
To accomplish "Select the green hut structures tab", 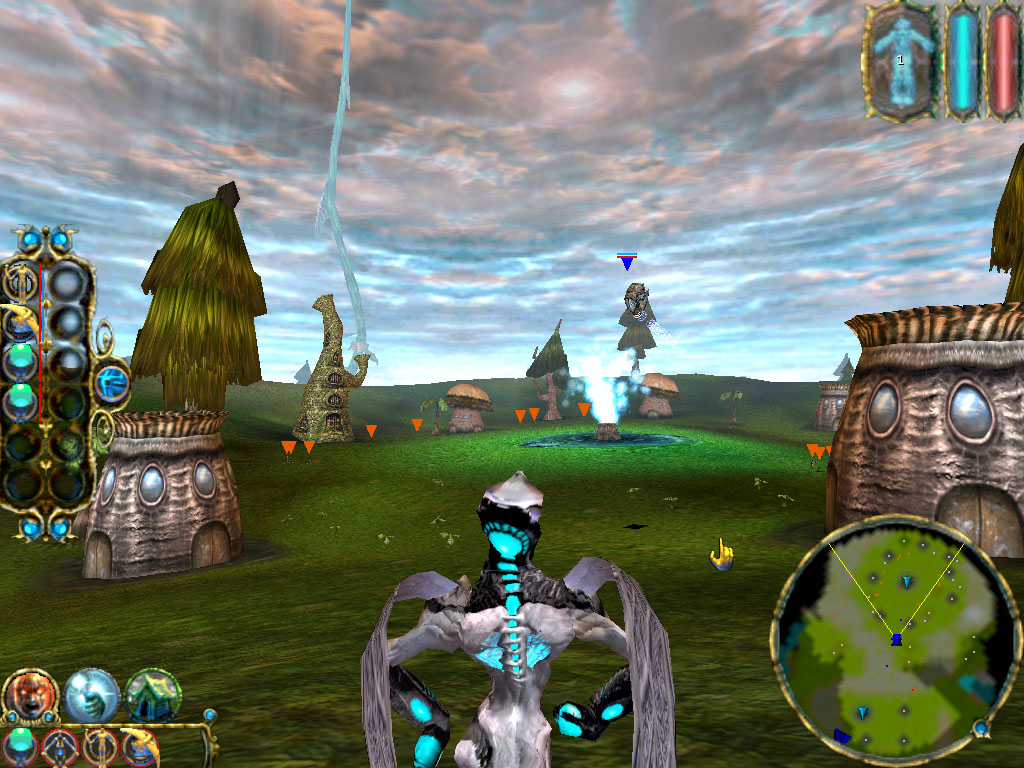I will (153, 695).
